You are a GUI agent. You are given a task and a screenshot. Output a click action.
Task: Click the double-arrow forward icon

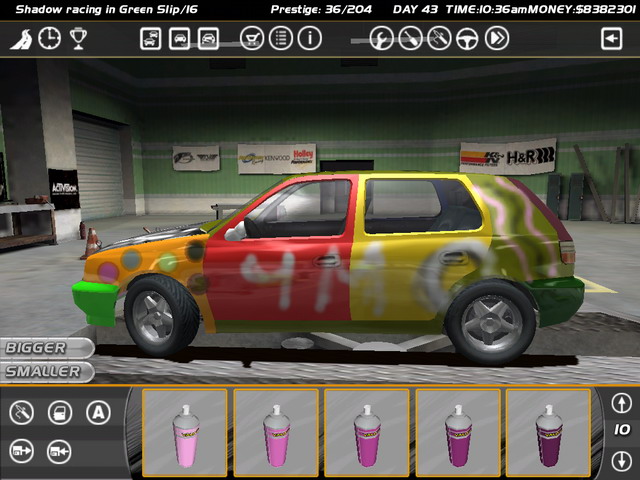click(x=496, y=39)
